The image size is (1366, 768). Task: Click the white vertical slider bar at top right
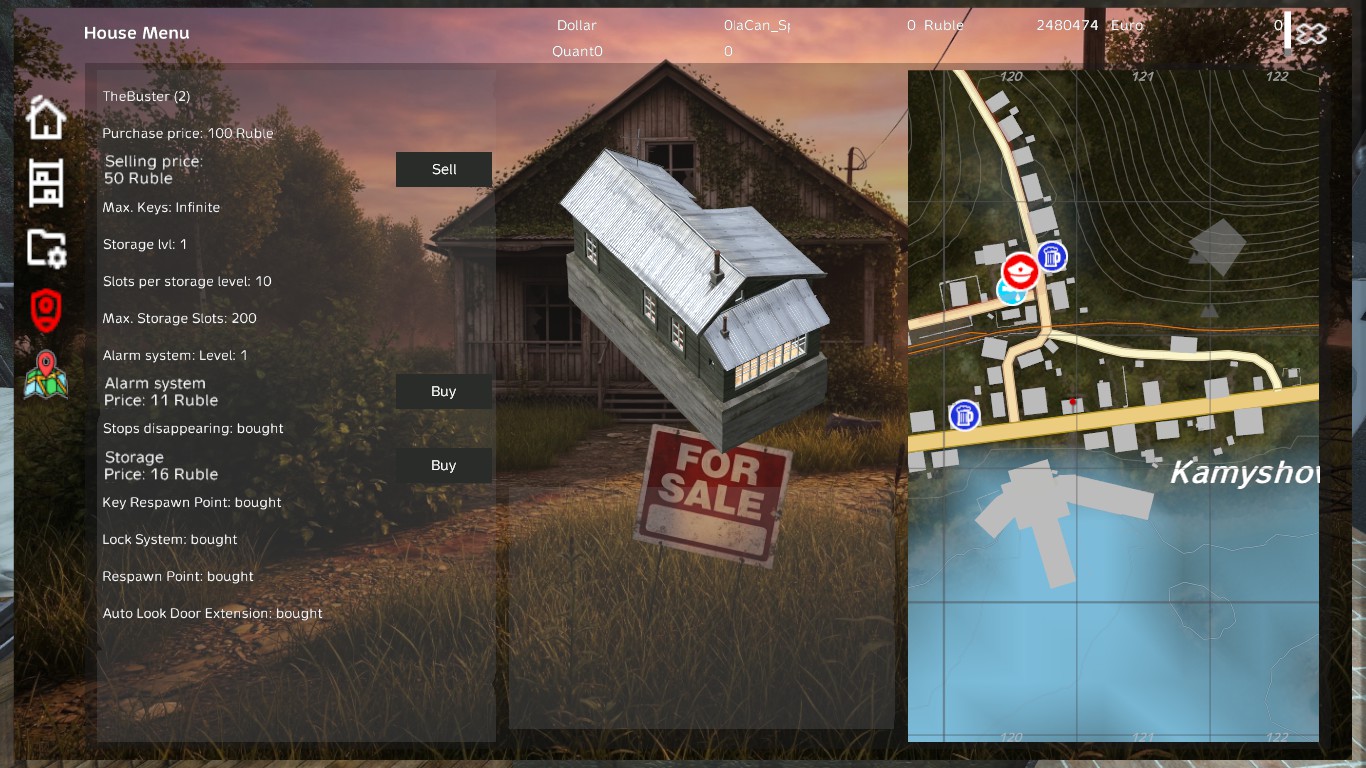(x=1285, y=29)
